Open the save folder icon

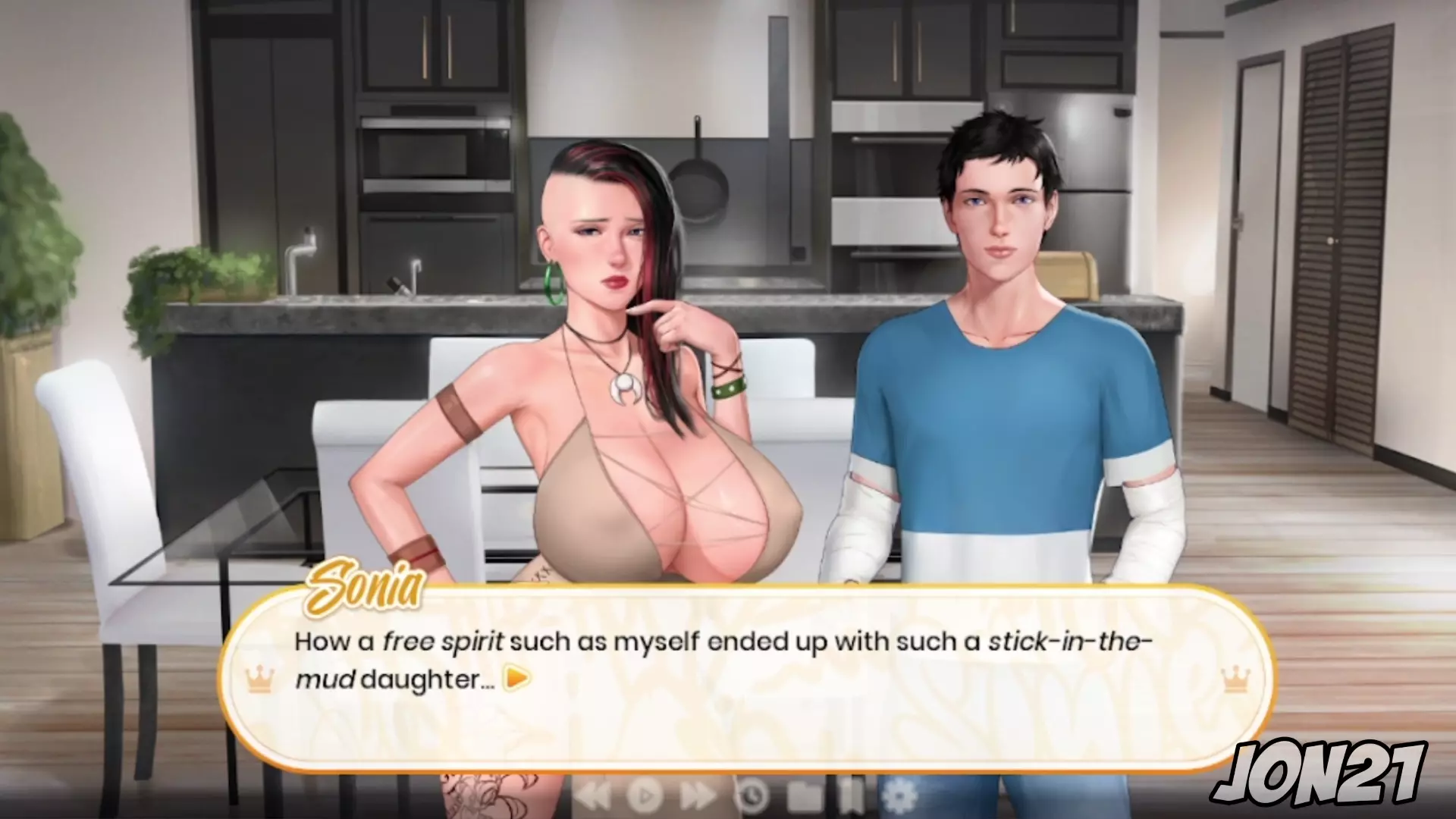[805, 795]
